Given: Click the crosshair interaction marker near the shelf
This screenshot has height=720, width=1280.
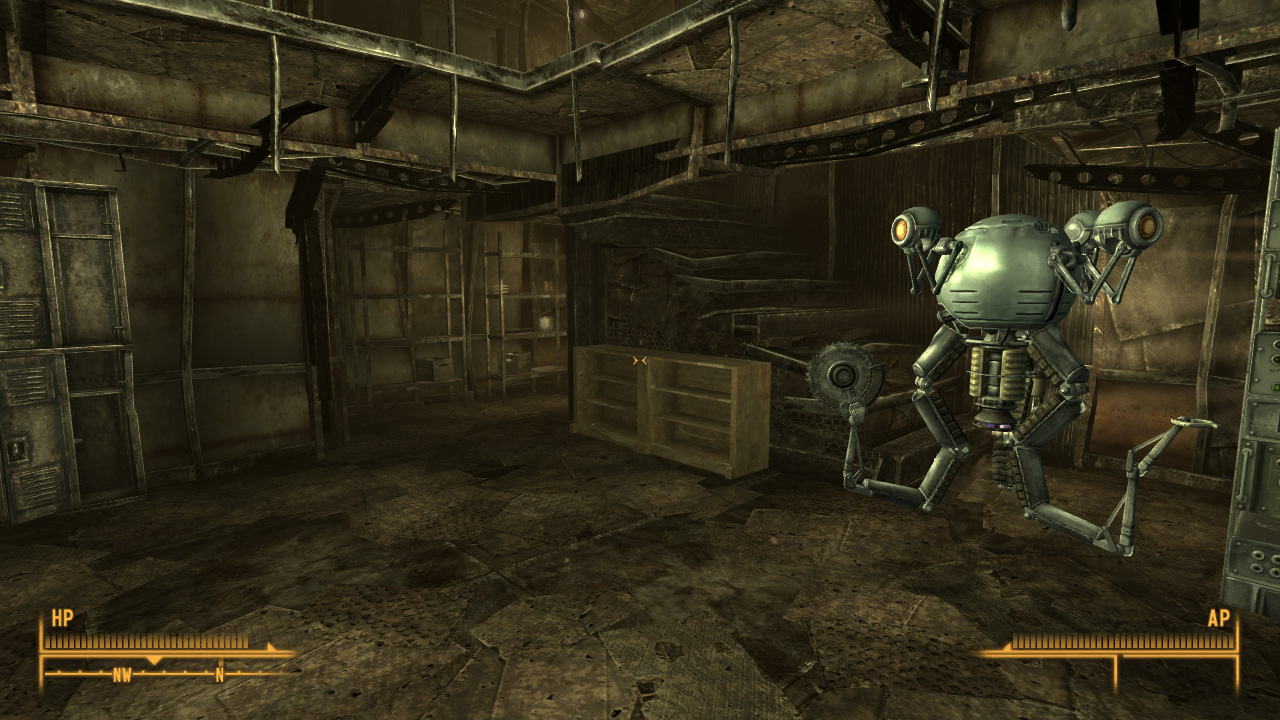Looking at the screenshot, I should point(641,361).
